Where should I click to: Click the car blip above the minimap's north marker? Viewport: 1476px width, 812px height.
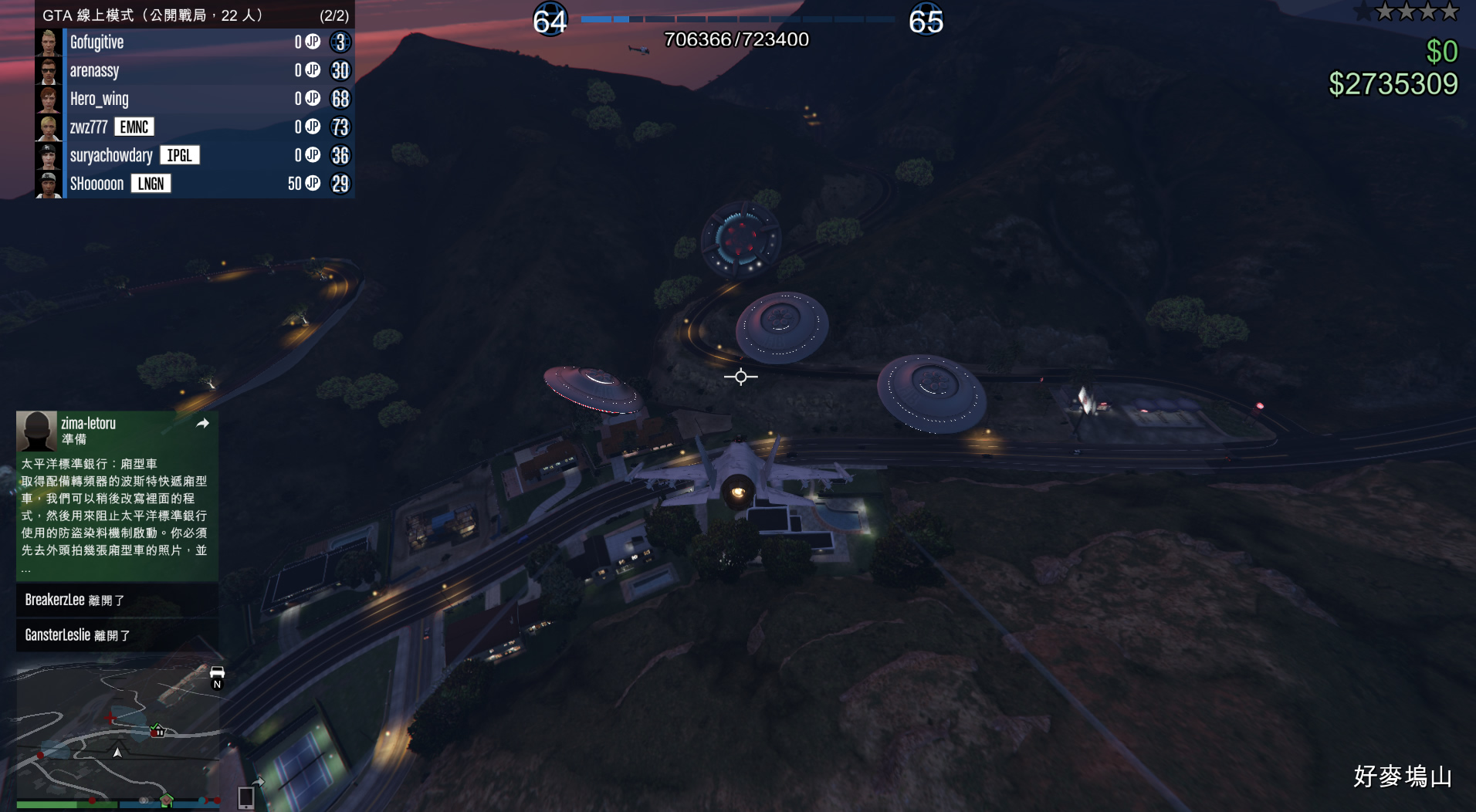point(217,672)
